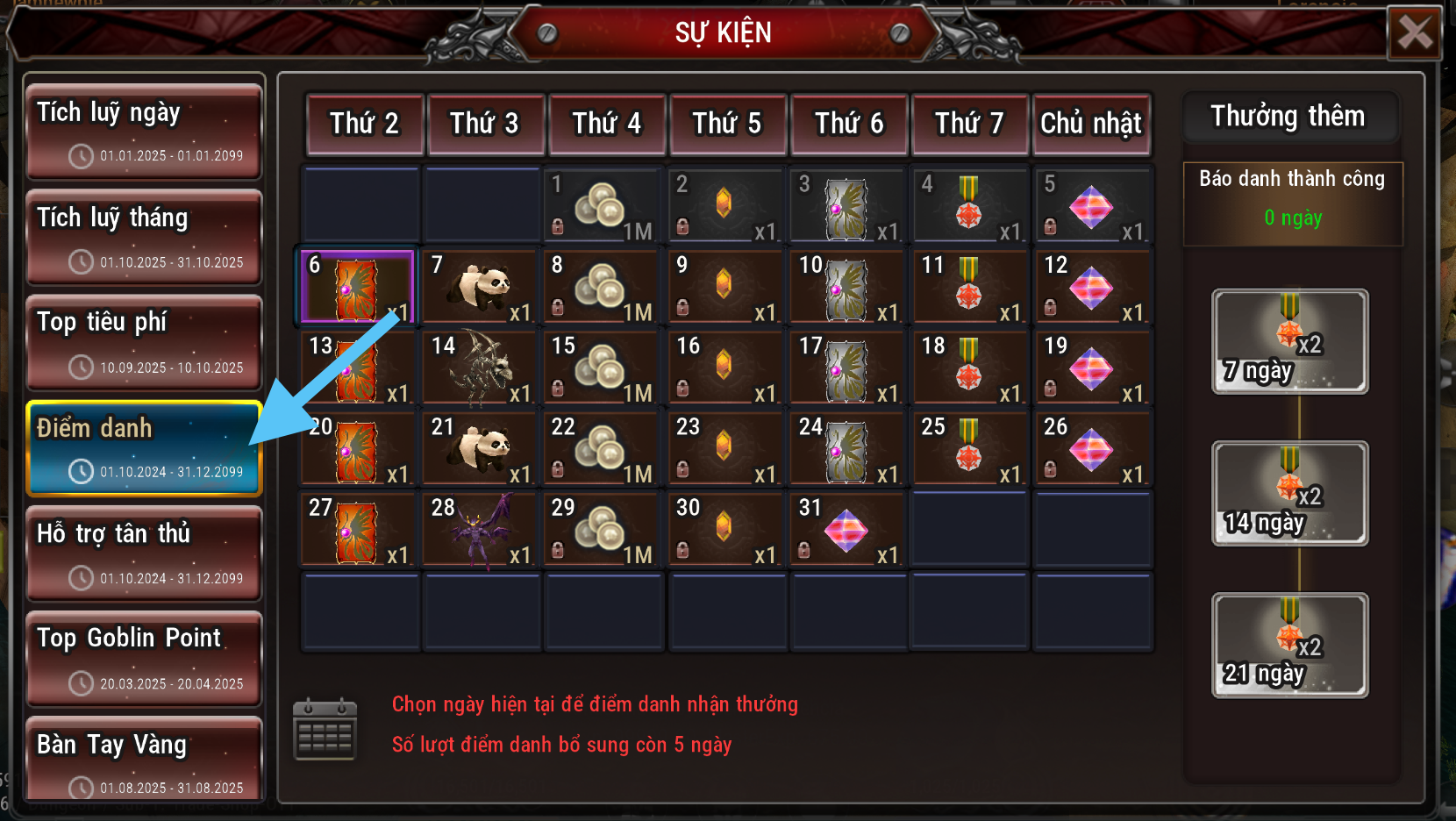Switch to Tích luỹ tháng event
The image size is (1456, 821).
(145, 237)
